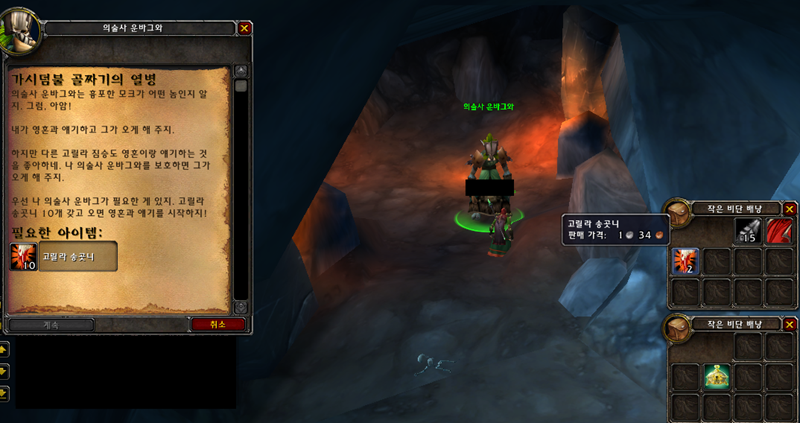Click the quest text scroll-up arrow

(240, 72)
